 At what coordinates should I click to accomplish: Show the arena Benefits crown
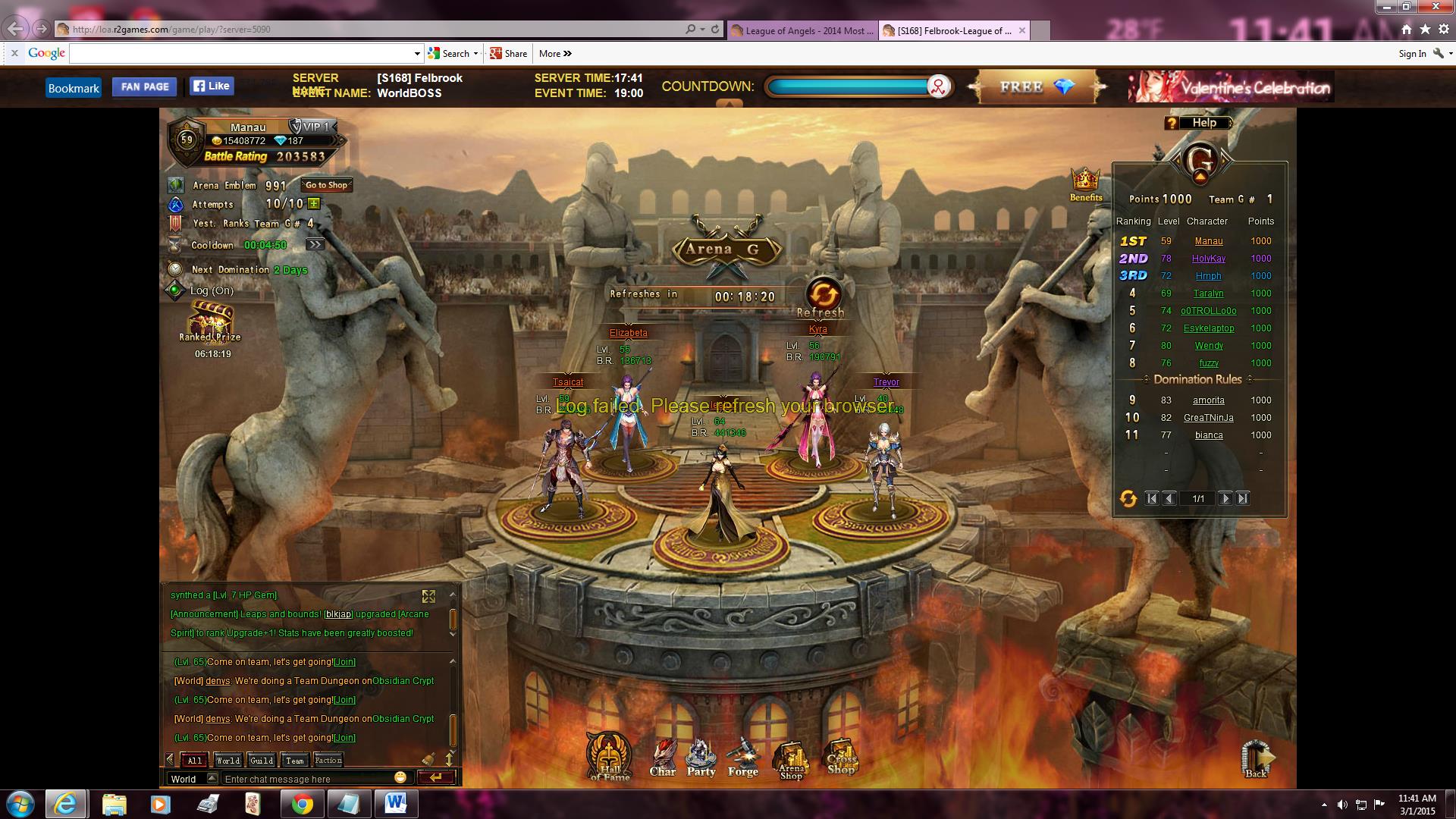point(1085,183)
